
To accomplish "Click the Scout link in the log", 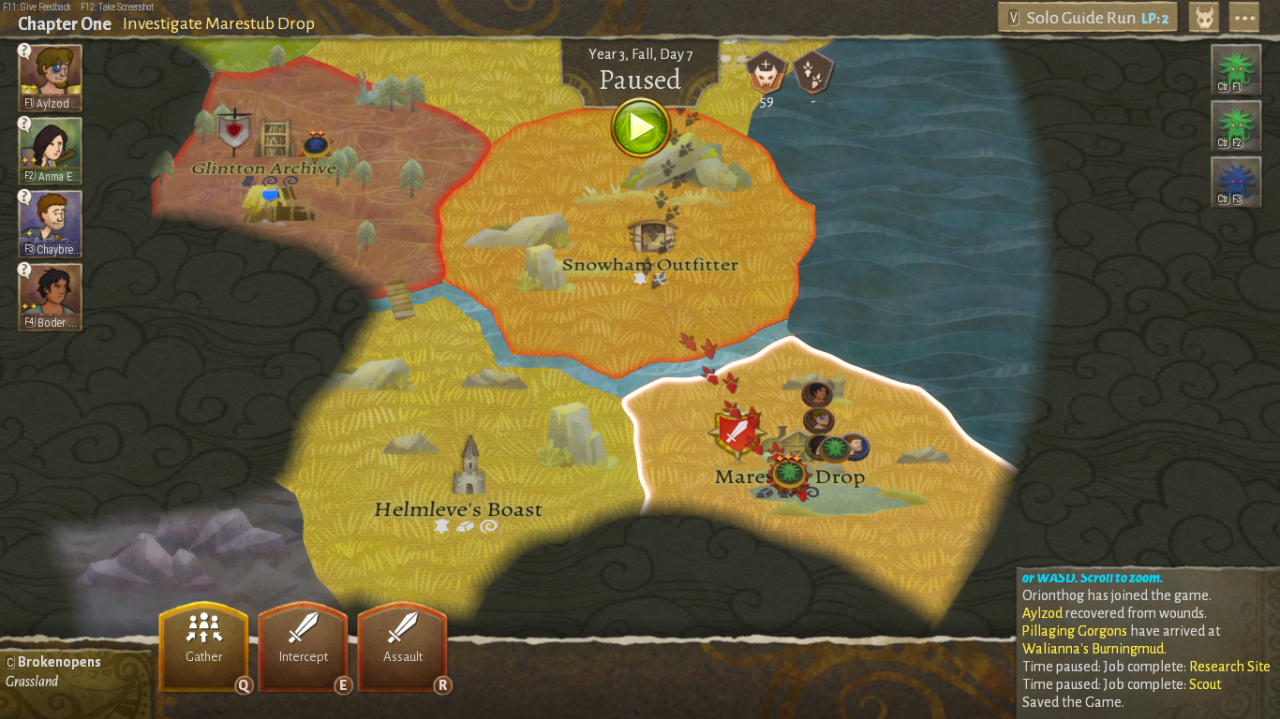I will (x=1205, y=684).
